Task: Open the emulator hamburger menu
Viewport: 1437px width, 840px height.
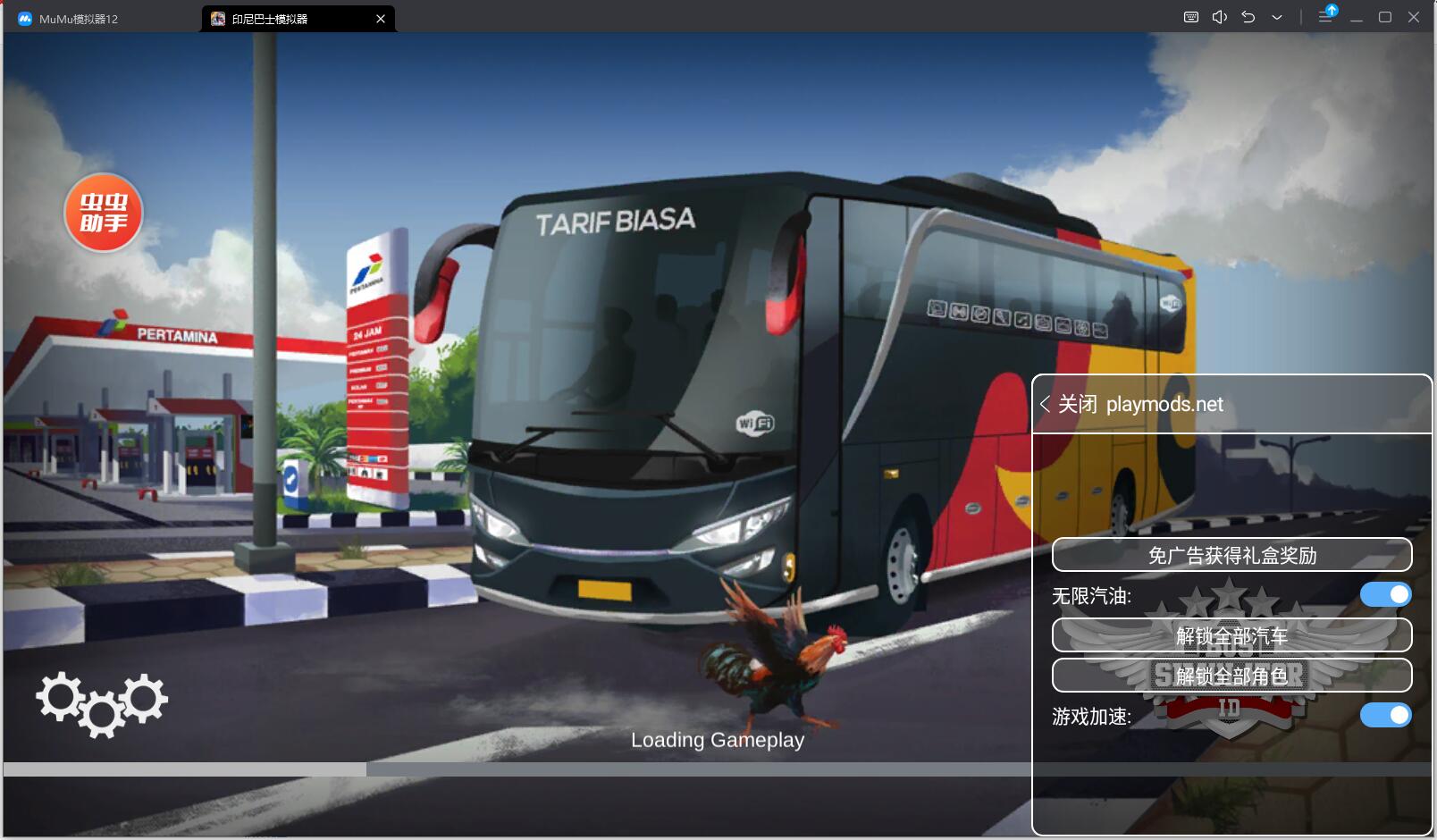Action: 1325,18
